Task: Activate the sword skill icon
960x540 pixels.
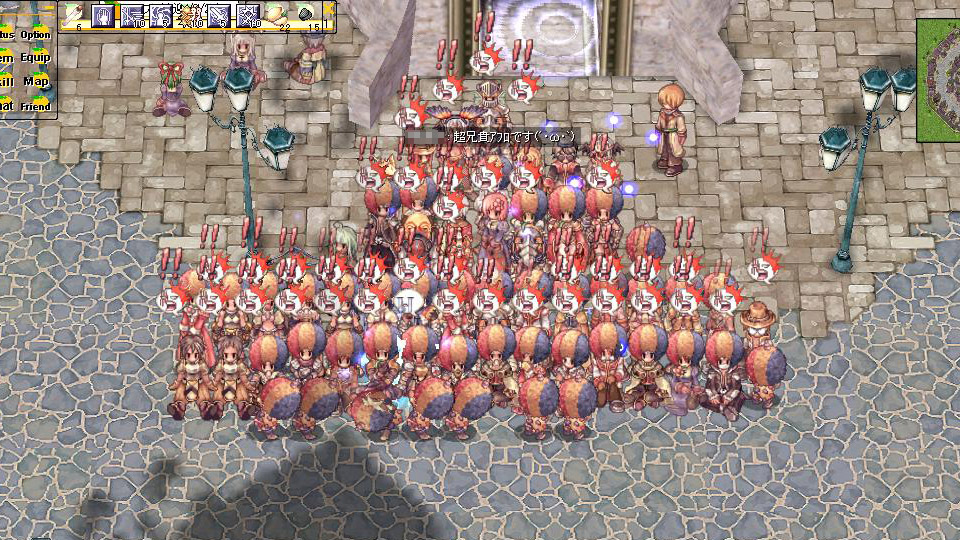Action: coord(218,15)
